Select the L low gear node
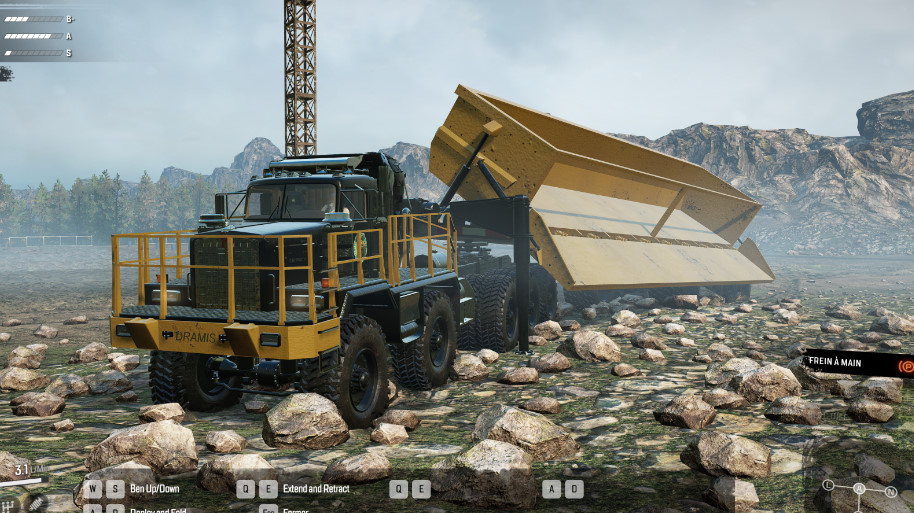 (828, 485)
